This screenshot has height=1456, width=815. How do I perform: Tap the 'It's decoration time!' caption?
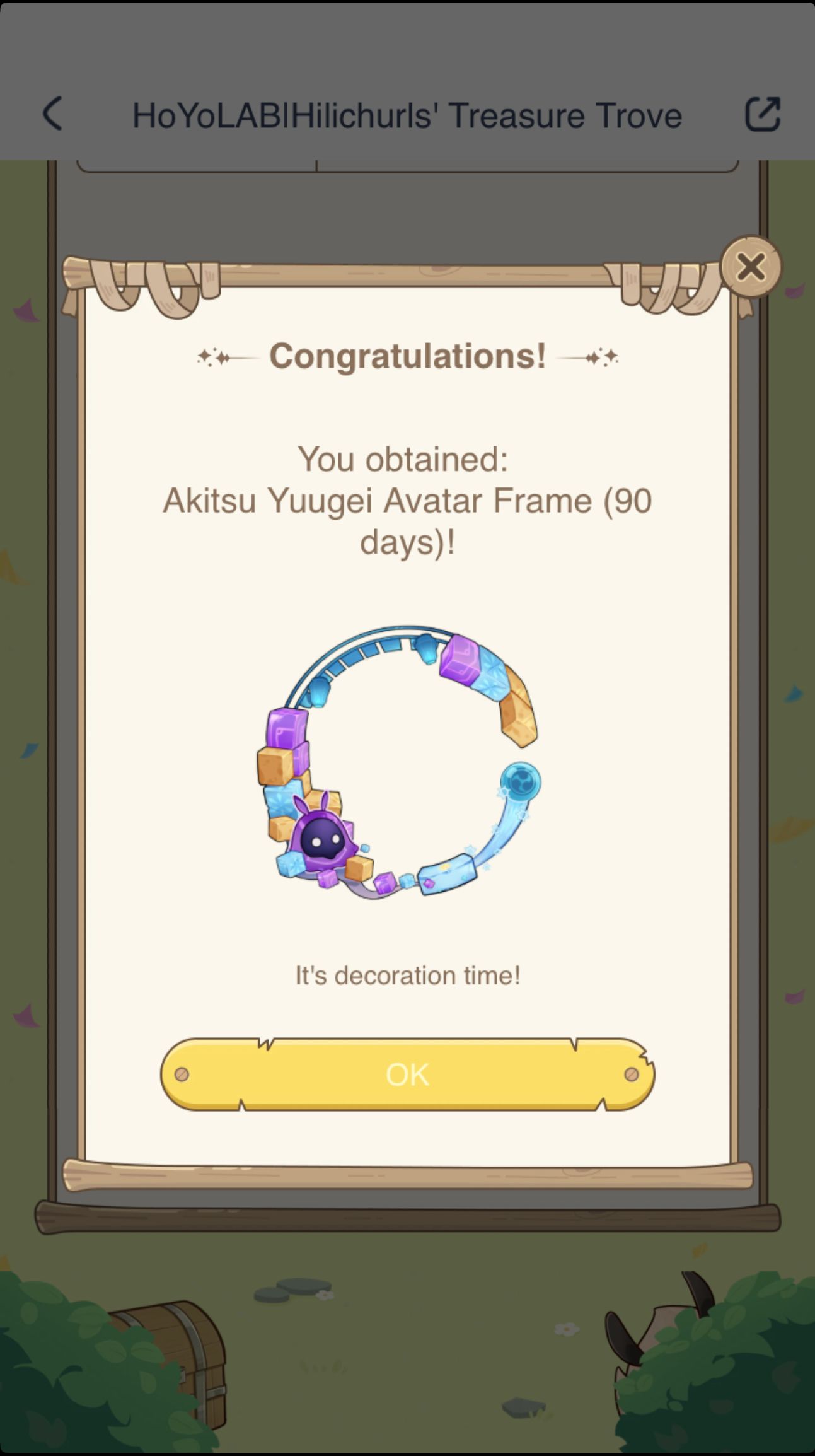[406, 975]
